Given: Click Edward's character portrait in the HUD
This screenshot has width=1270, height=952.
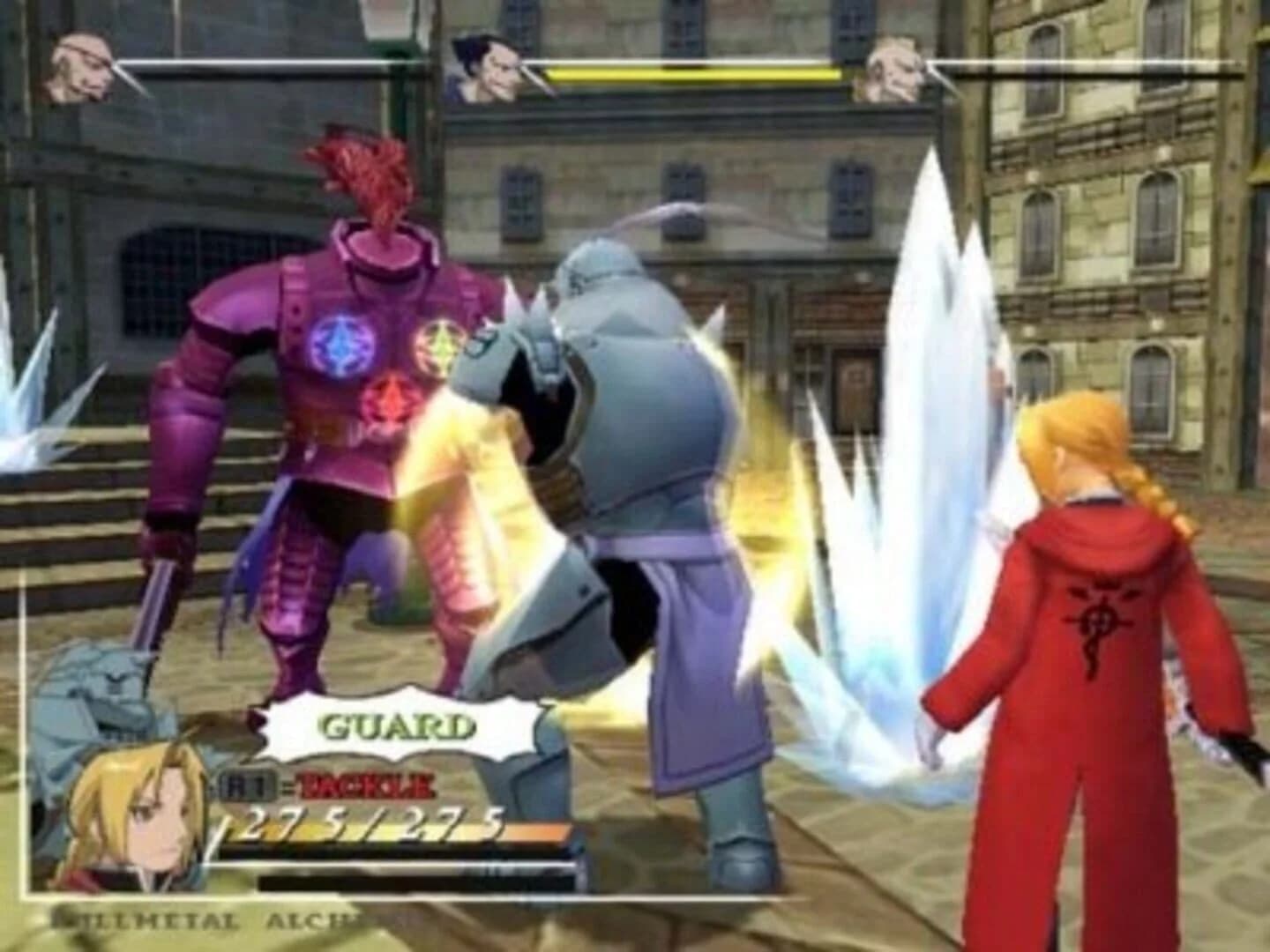Looking at the screenshot, I should pos(132,807).
